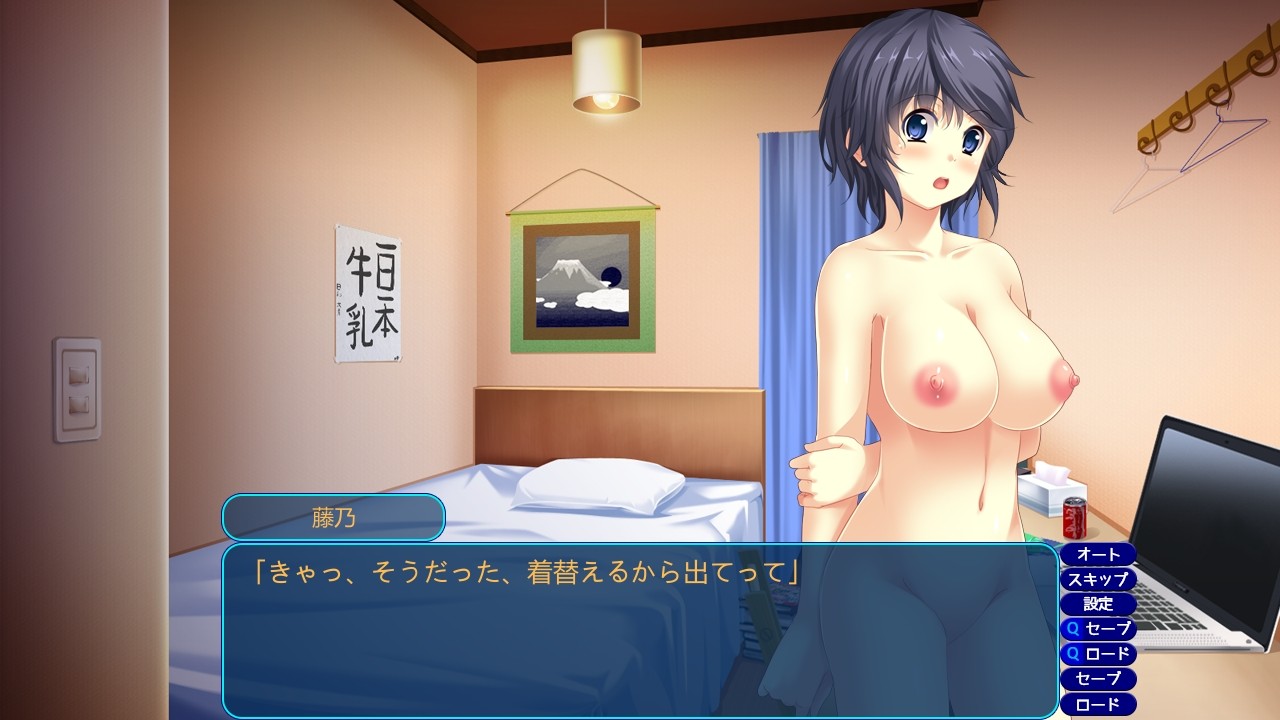Quick save with Q セーブ

click(1097, 629)
